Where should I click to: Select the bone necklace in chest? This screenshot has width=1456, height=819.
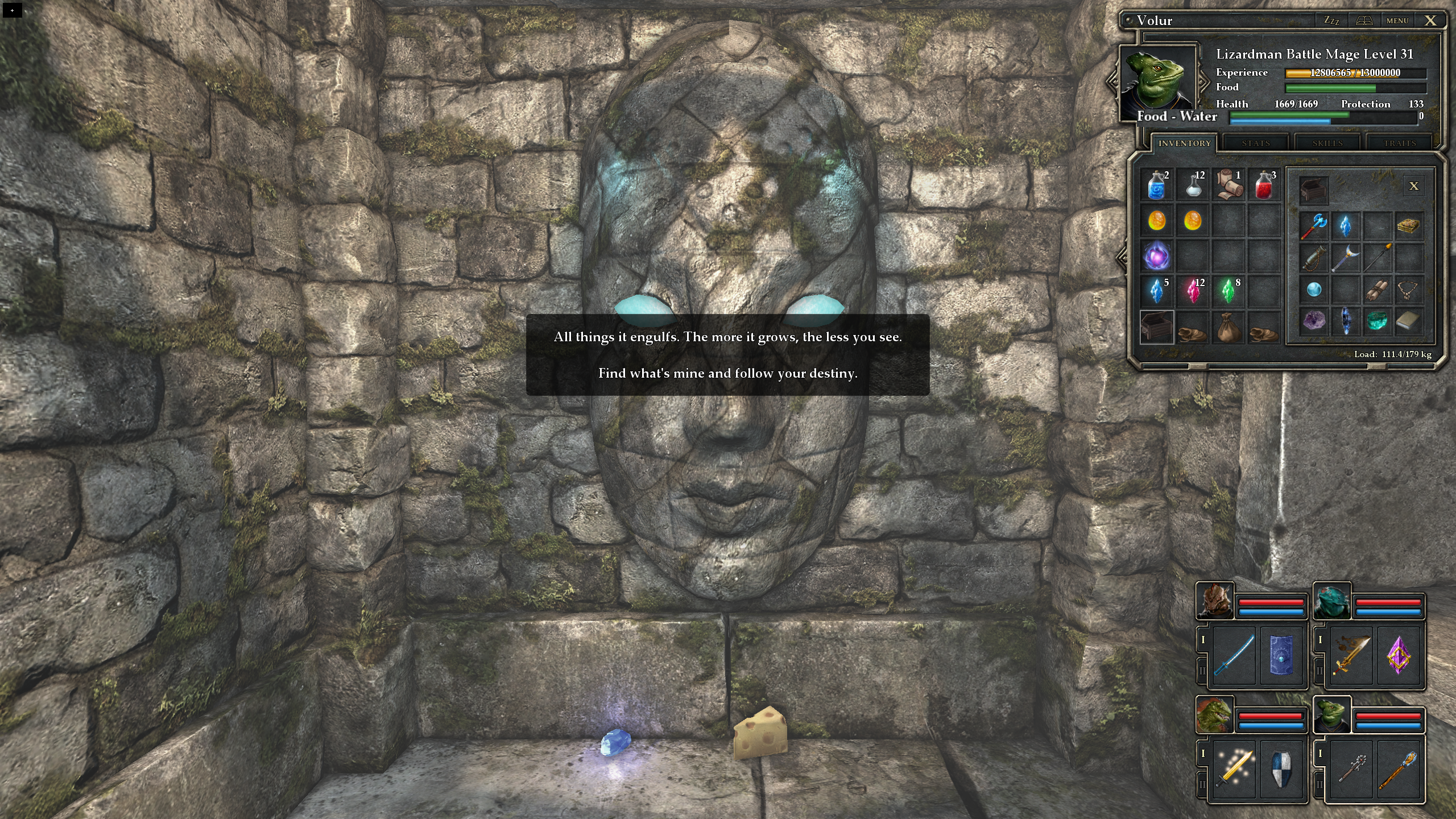1409,290
